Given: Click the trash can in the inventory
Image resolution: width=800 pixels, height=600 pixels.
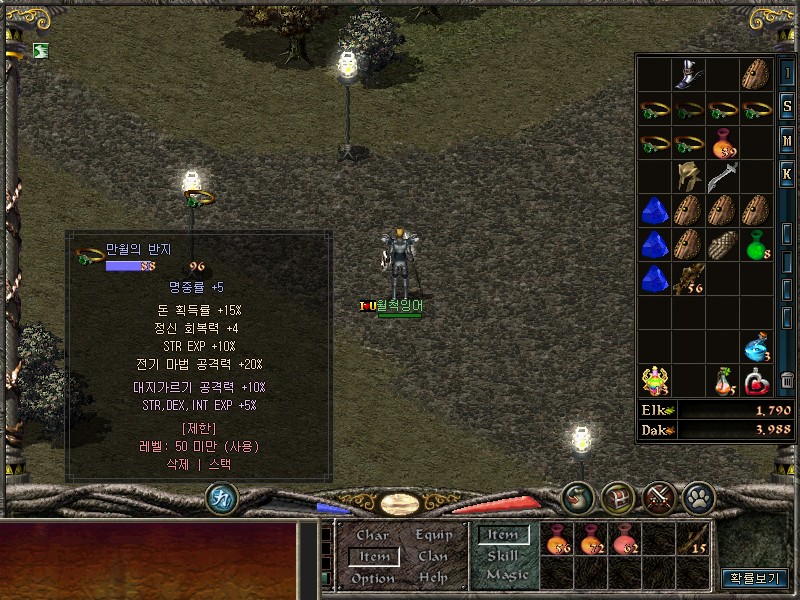Looking at the screenshot, I should pyautogui.click(x=787, y=380).
